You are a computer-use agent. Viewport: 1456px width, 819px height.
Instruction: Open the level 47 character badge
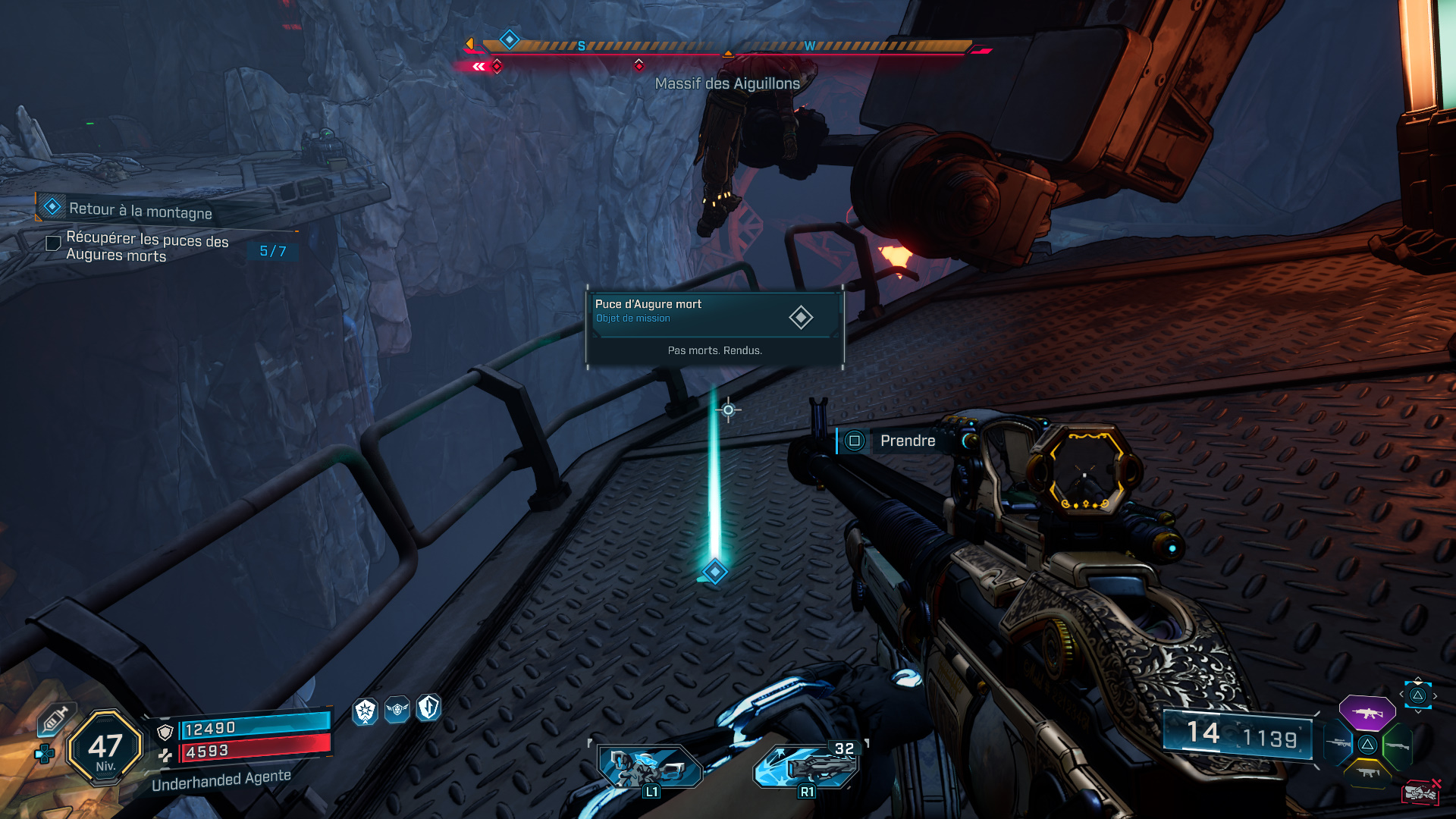[105, 748]
